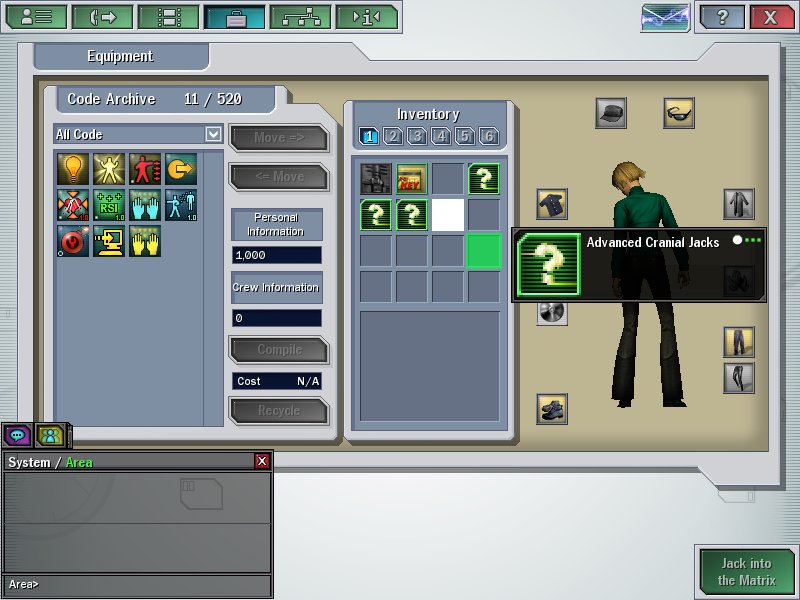
Task: Click the Area chat input field
Action: tap(140, 584)
